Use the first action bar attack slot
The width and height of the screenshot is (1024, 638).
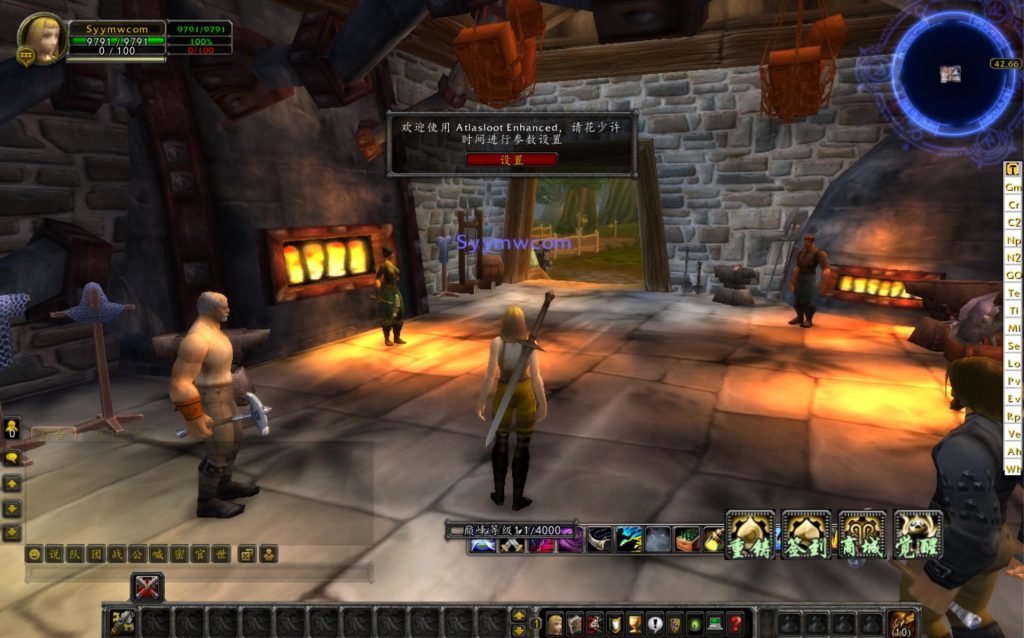point(123,622)
